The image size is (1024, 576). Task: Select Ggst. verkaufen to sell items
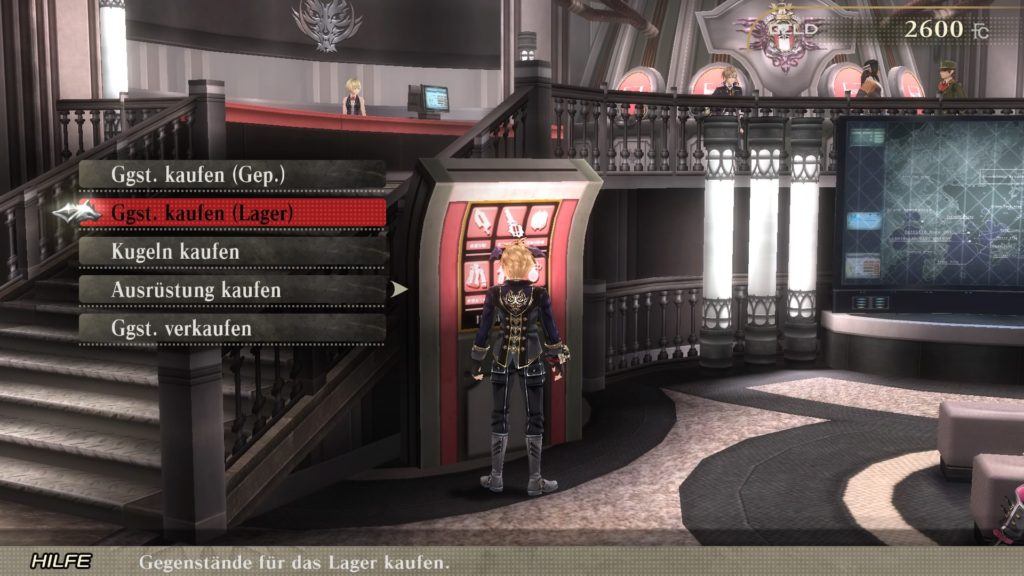(x=232, y=328)
